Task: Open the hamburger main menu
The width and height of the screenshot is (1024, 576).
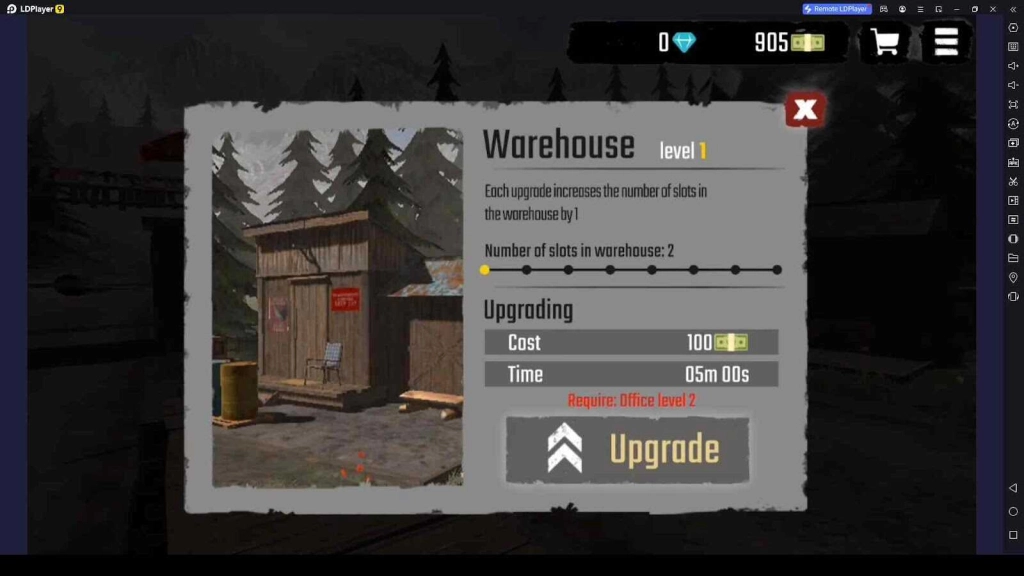Action: point(946,42)
